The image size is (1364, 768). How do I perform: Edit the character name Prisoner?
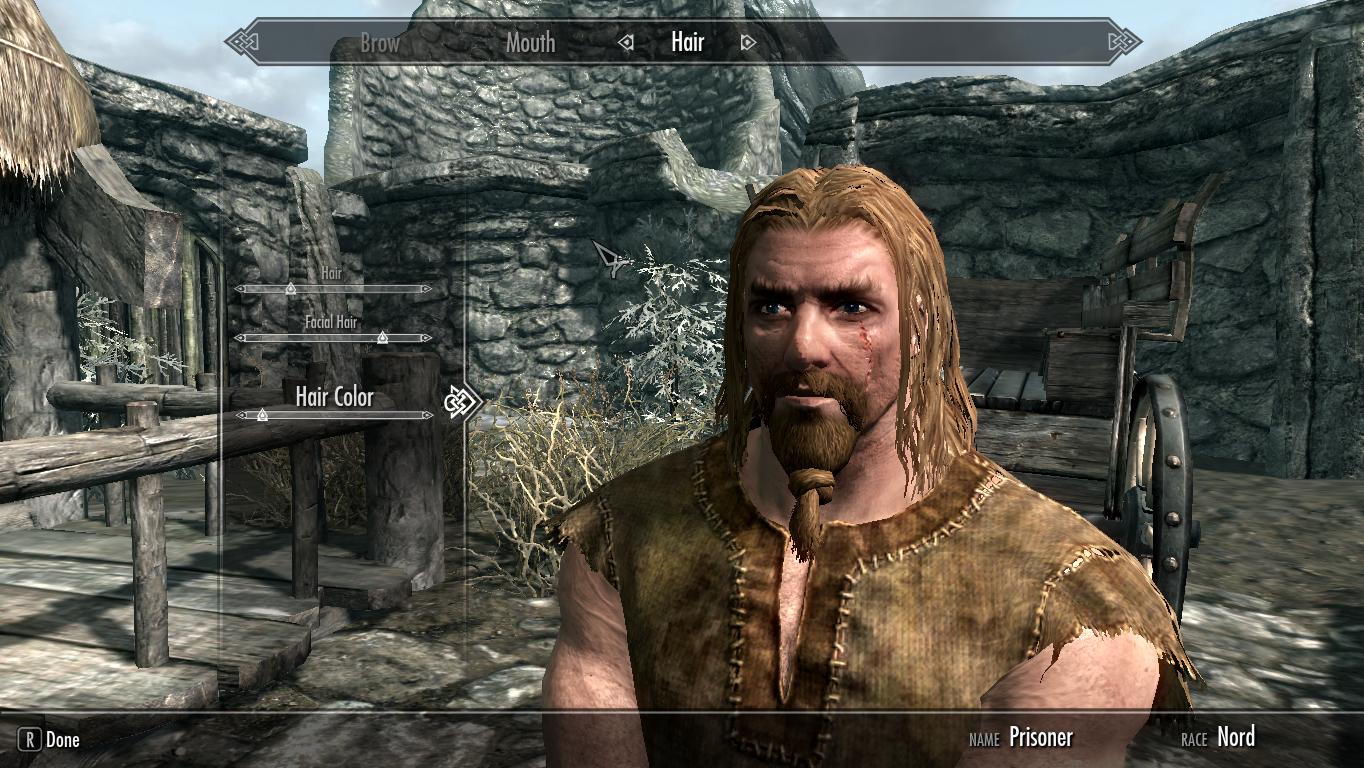(1040, 738)
